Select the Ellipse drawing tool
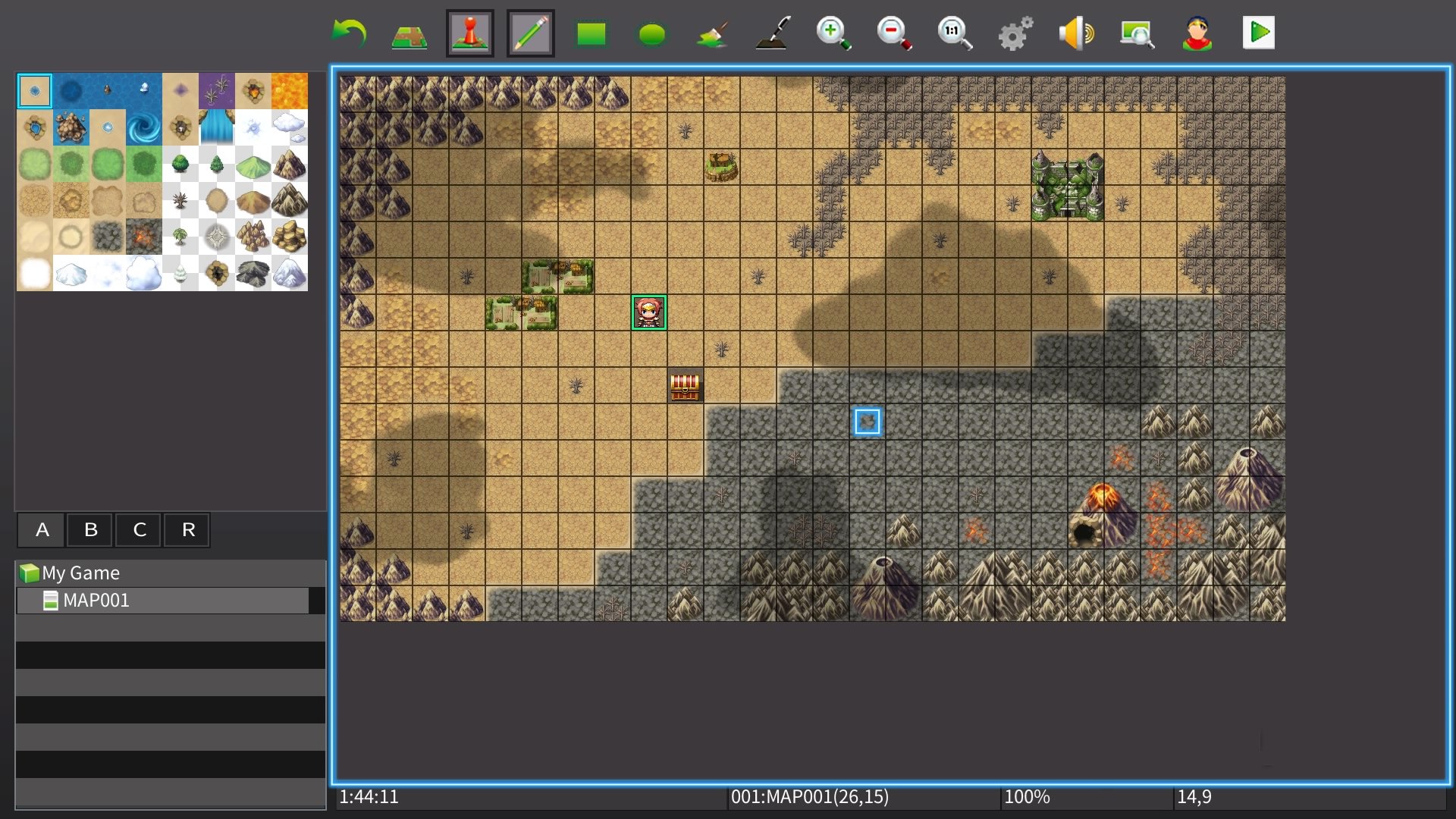This screenshot has width=1456, height=819. coord(652,32)
